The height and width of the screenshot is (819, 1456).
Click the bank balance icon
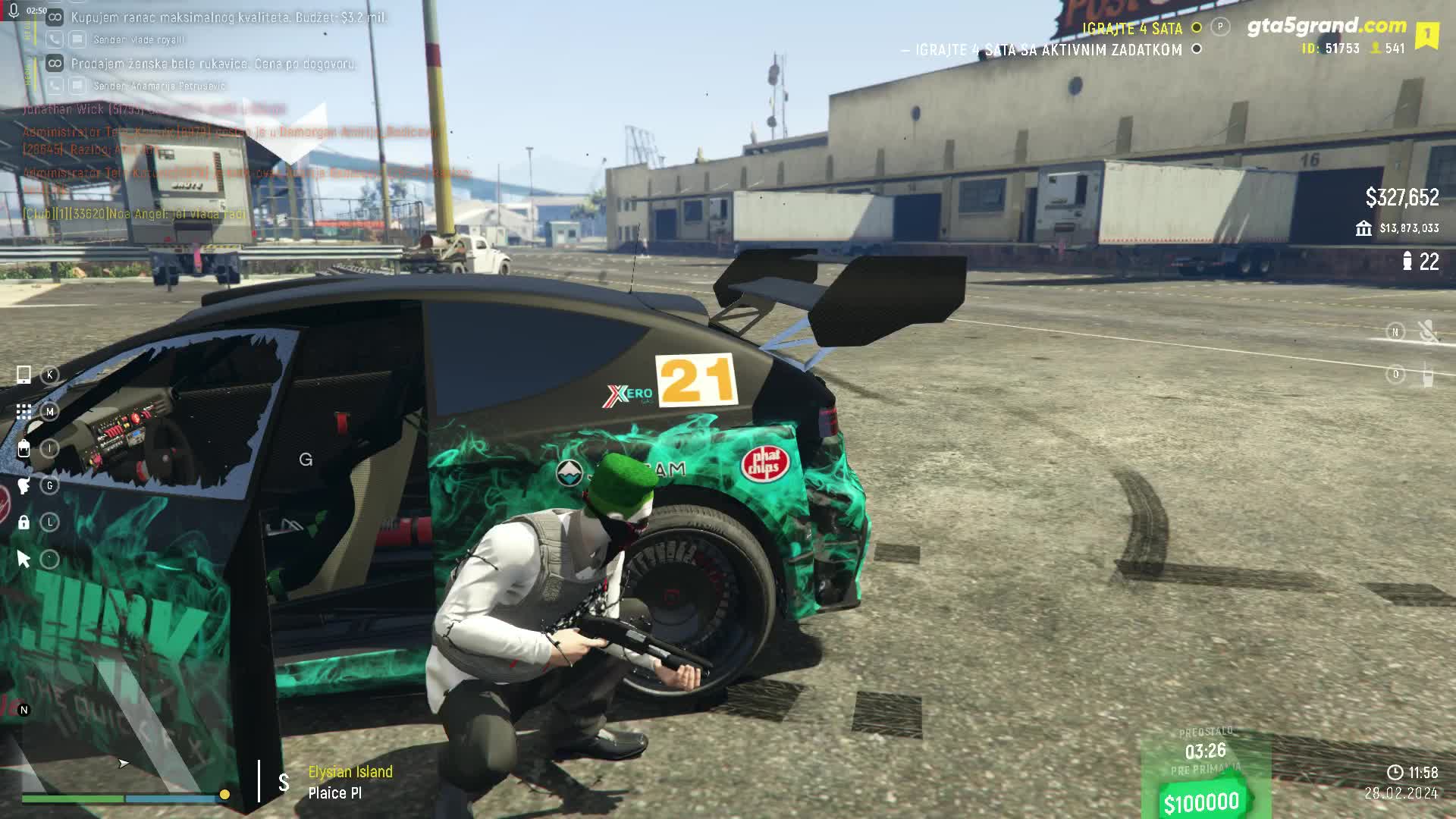1363,228
